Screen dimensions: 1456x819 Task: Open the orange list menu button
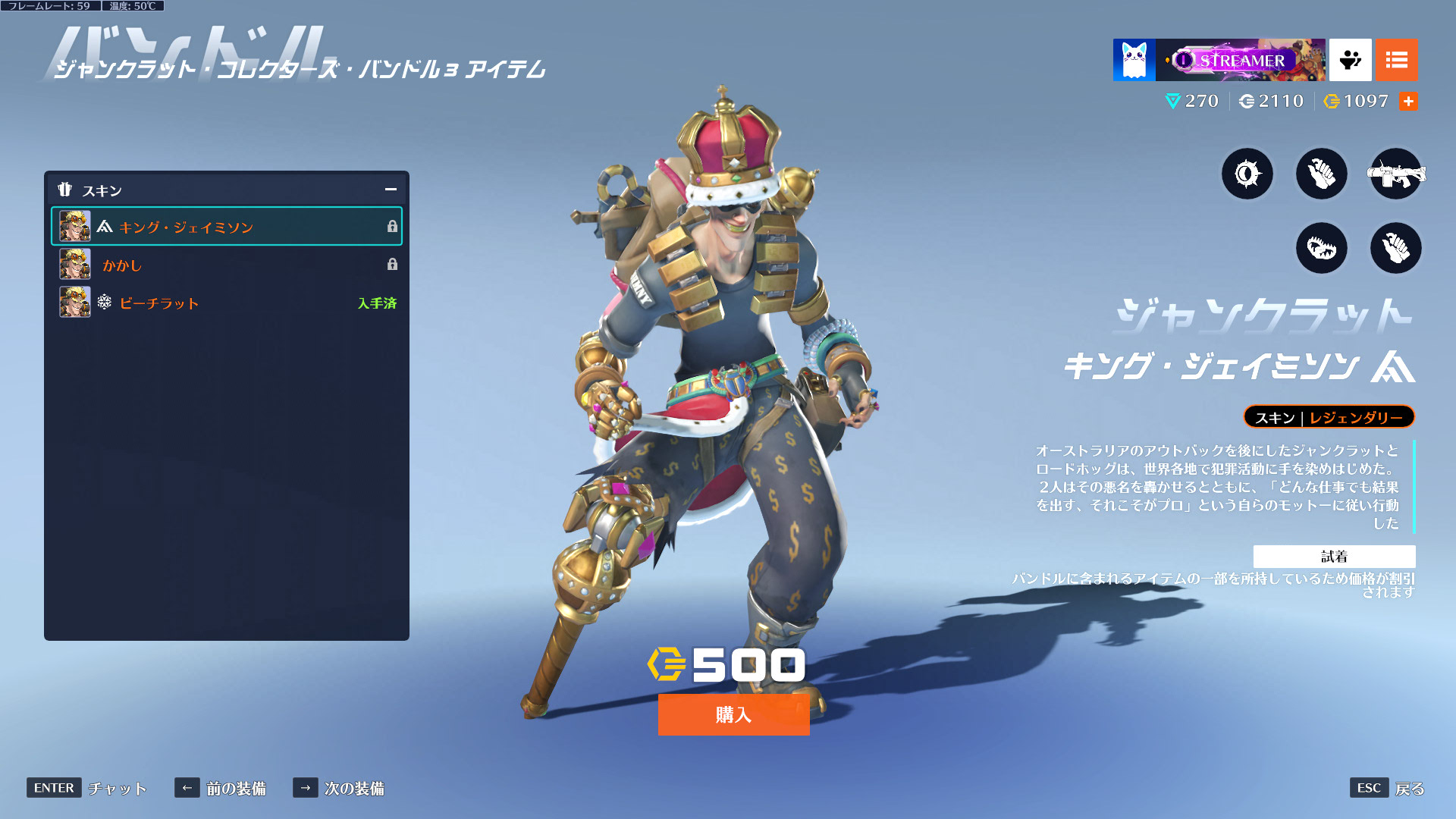coord(1396,60)
